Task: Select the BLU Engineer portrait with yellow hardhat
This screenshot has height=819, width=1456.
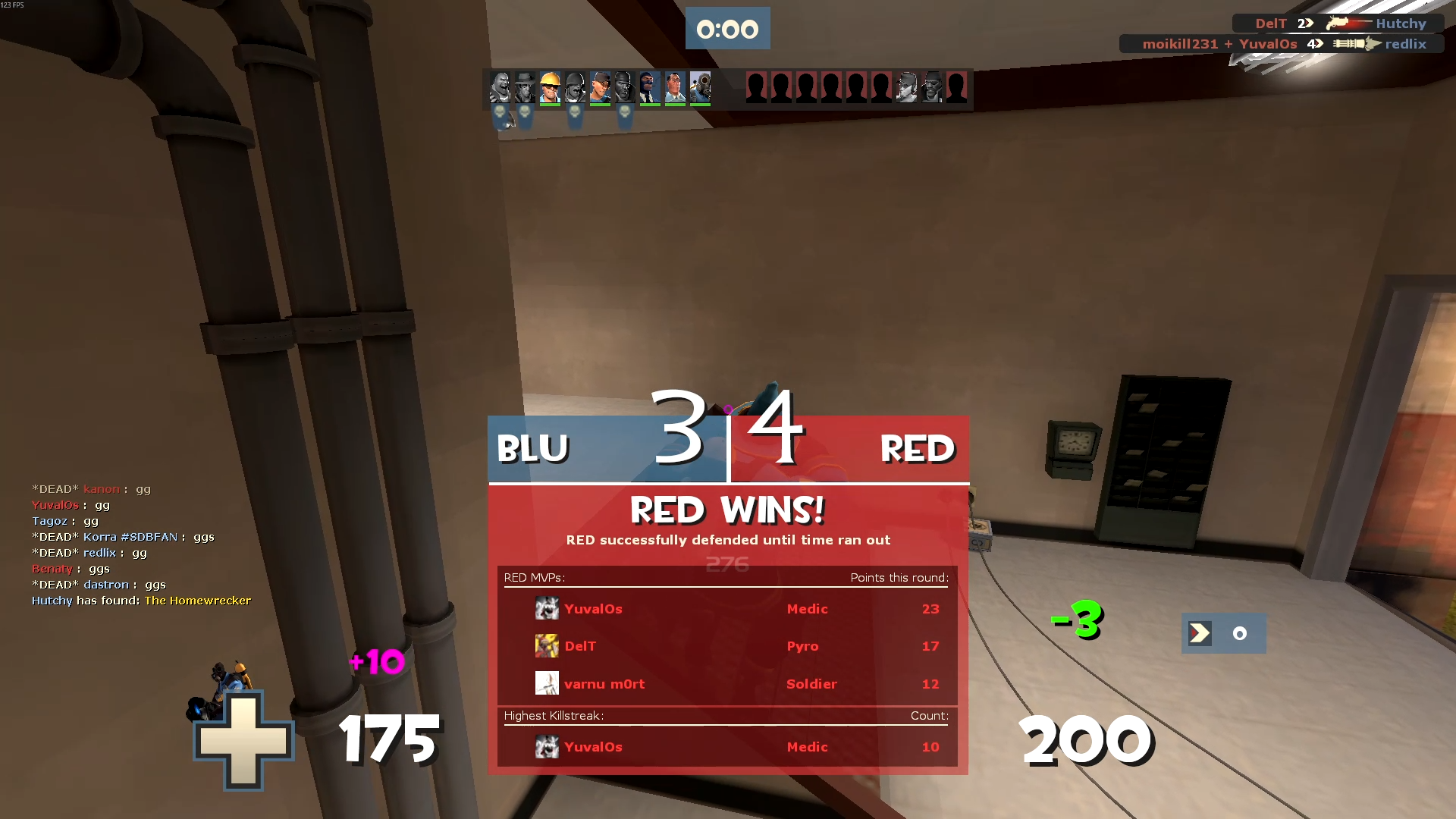Action: coord(551,88)
